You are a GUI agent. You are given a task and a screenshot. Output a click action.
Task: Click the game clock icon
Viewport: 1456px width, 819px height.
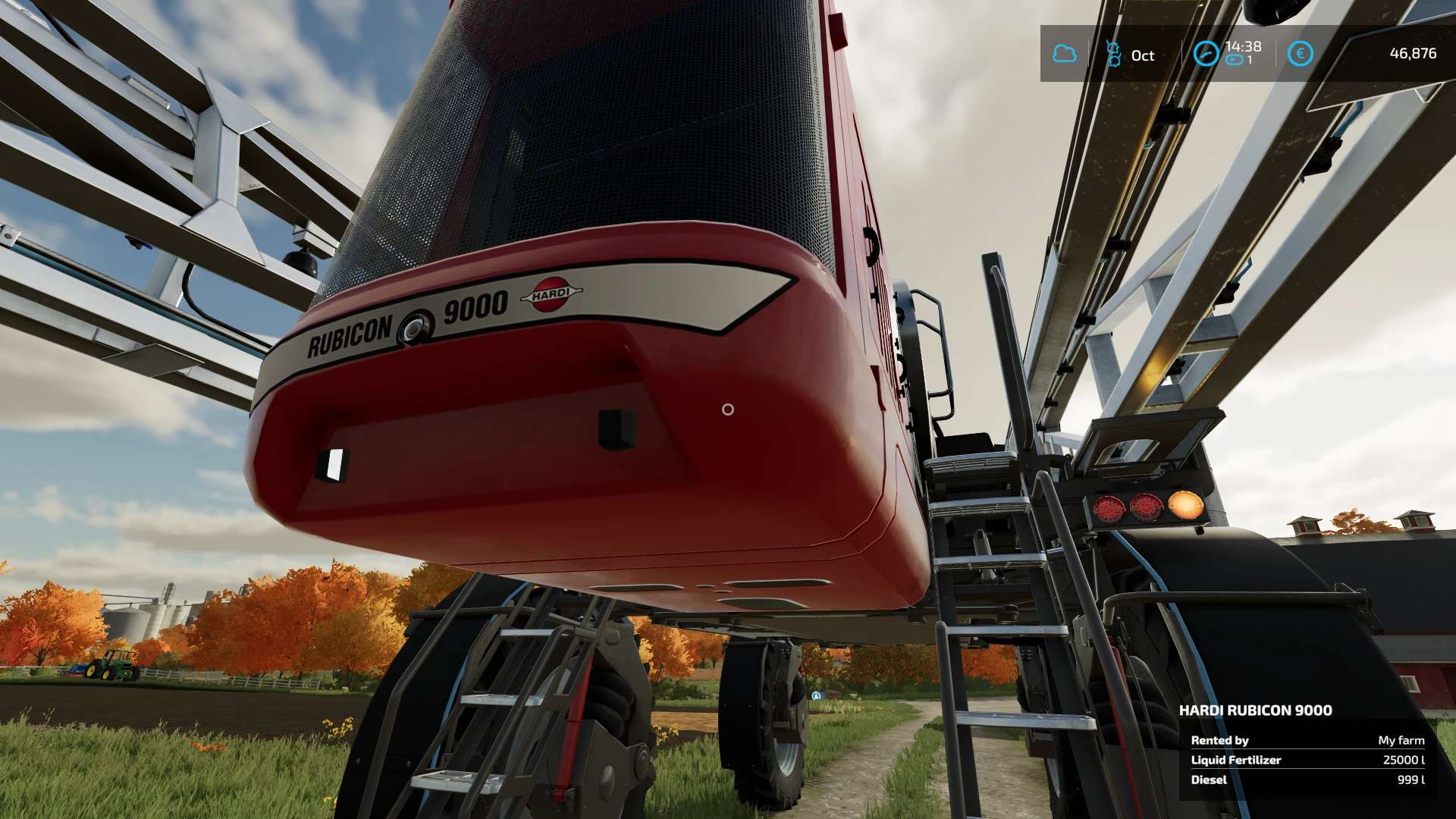tap(1205, 54)
